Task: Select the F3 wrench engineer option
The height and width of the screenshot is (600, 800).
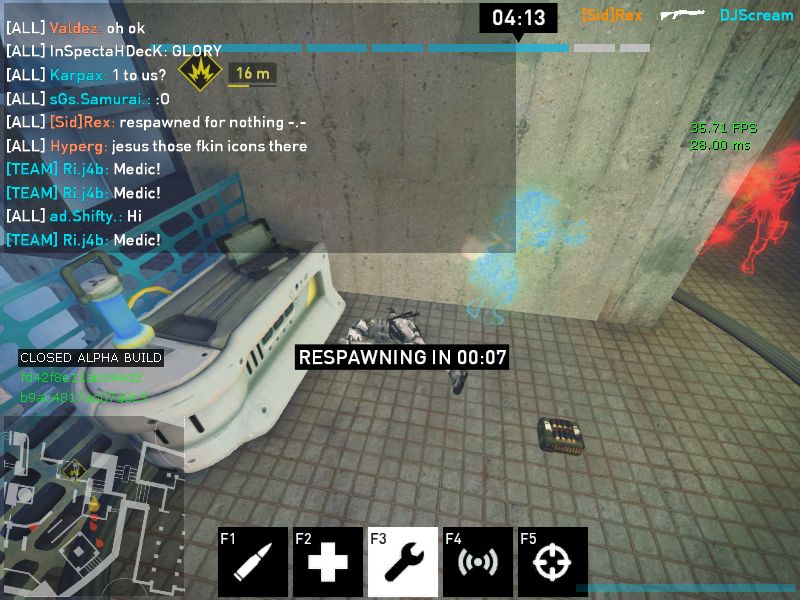Action: coord(403,562)
